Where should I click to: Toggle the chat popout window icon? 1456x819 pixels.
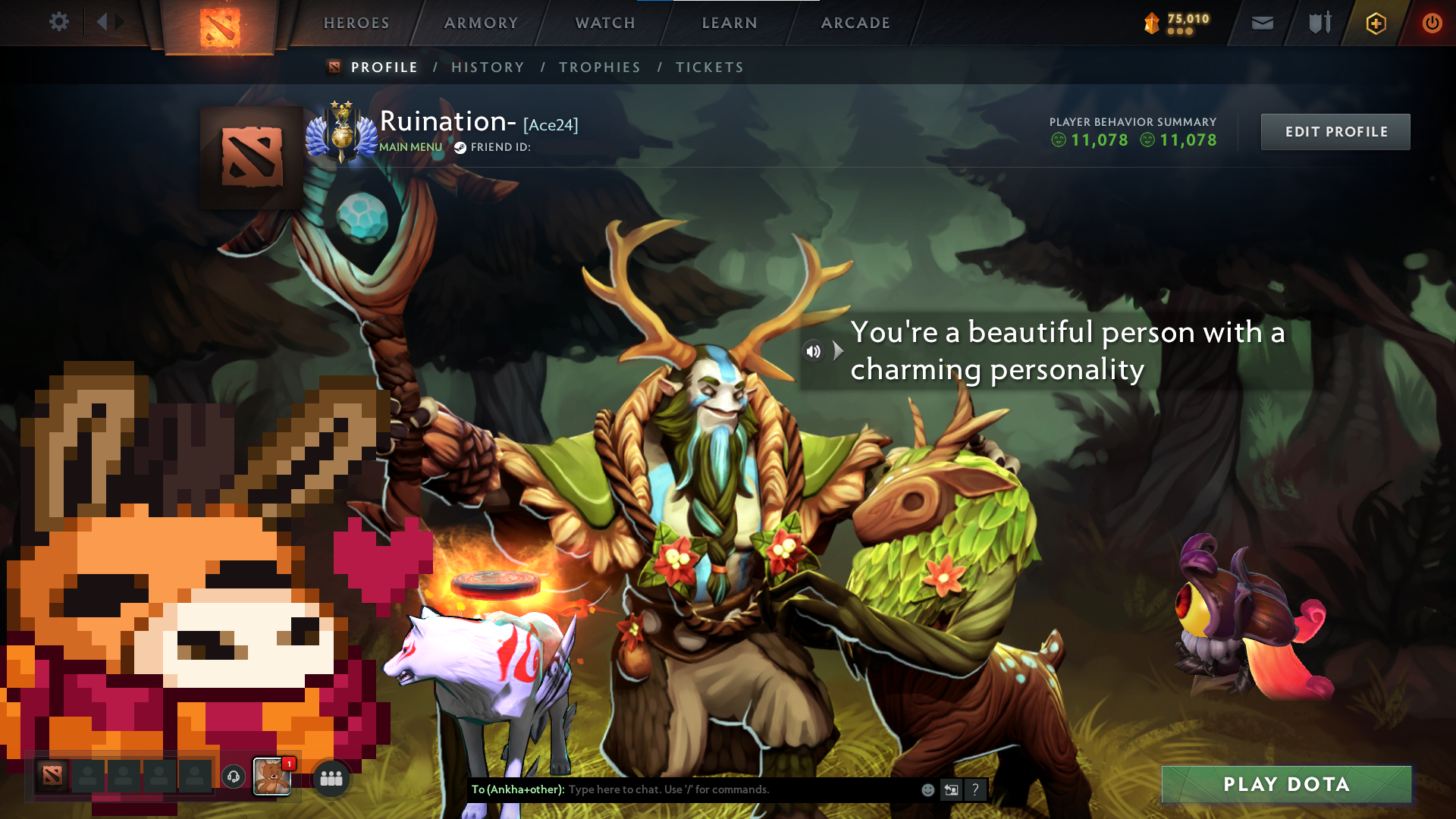tap(952, 789)
